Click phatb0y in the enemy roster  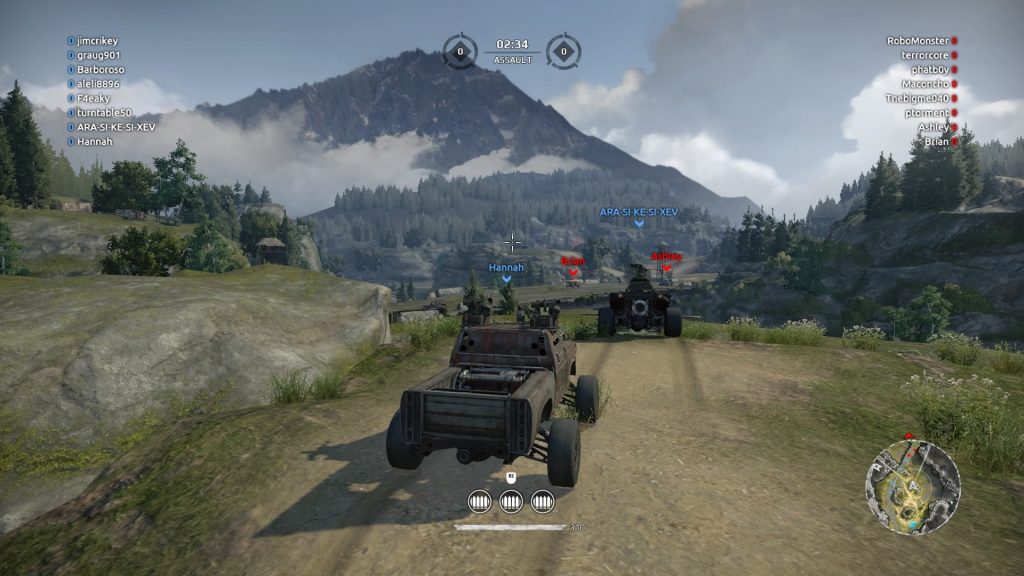[927, 70]
